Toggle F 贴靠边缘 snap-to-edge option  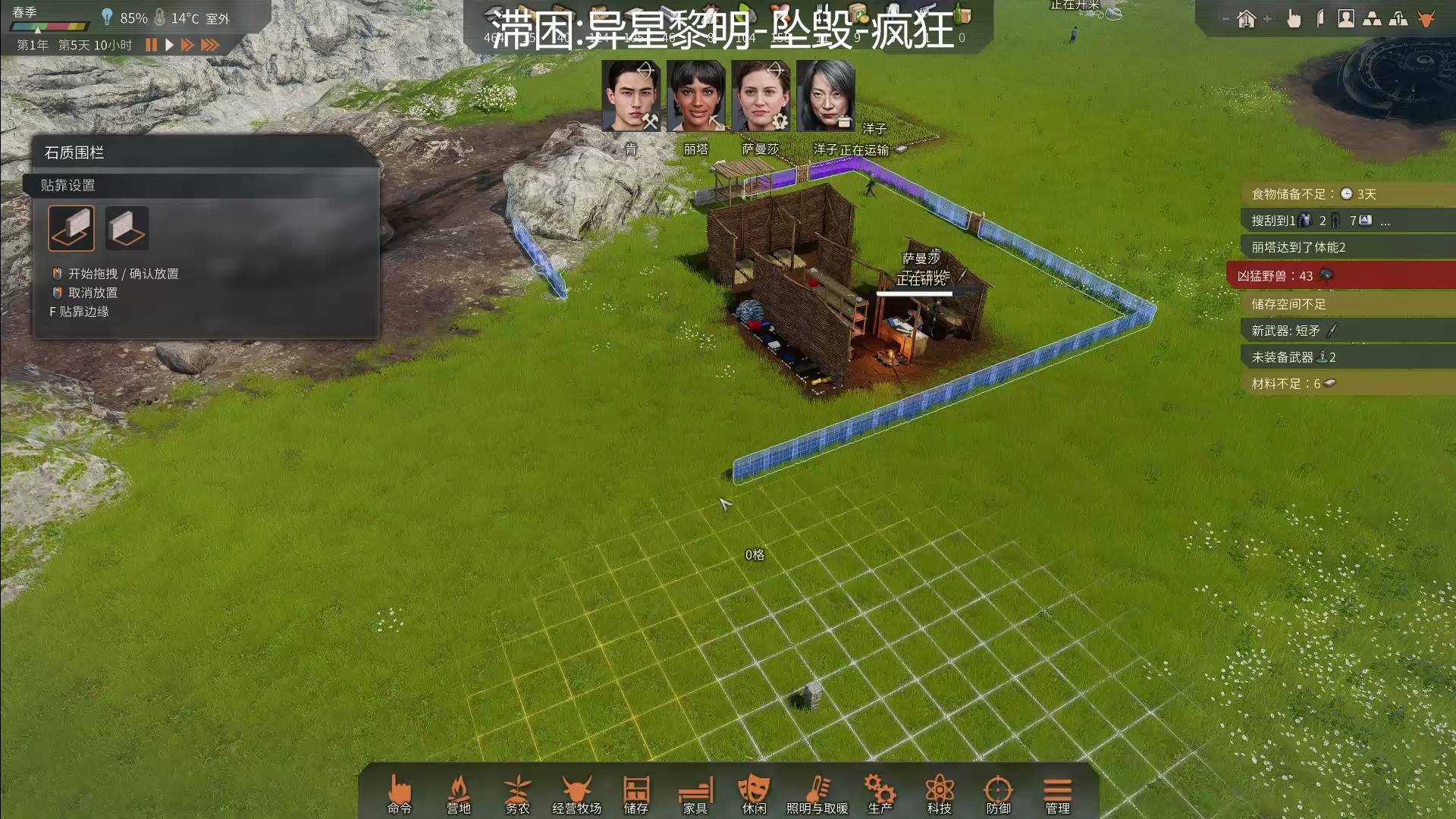(x=79, y=311)
